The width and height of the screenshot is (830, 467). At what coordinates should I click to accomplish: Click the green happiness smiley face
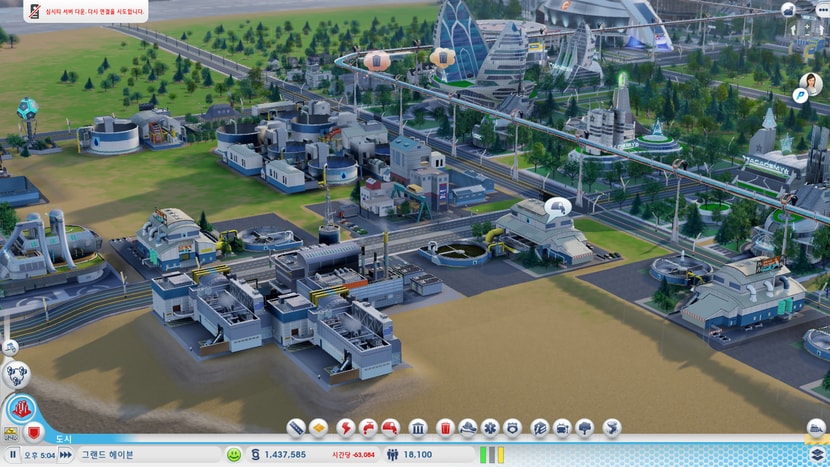point(234,455)
